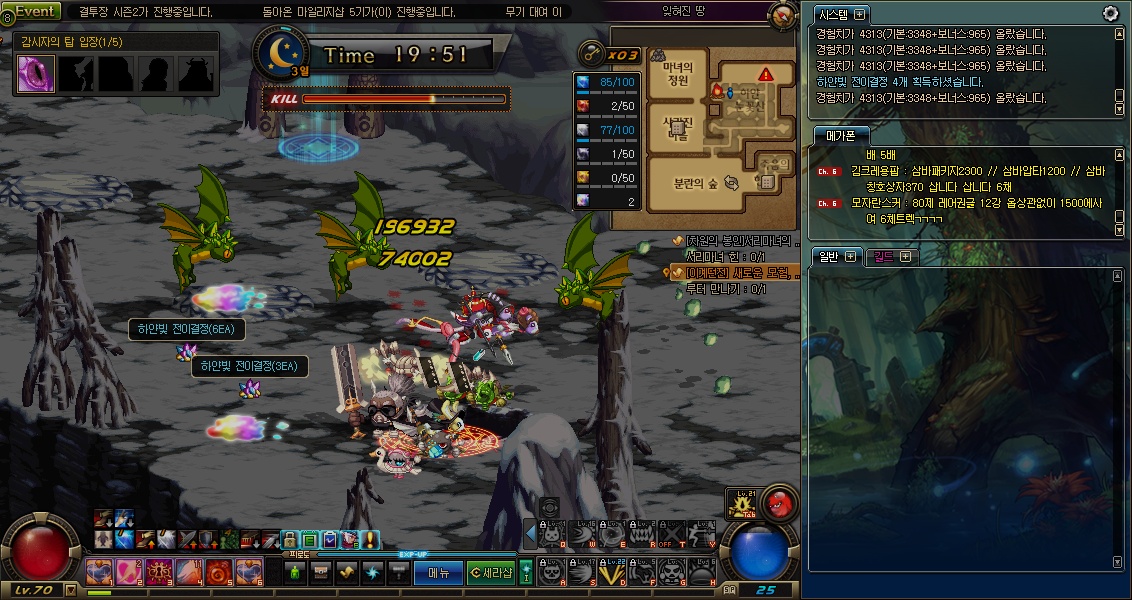This screenshot has height=600, width=1132.
Task: Open the 메뉴 (Menu) button
Action: coord(439,573)
